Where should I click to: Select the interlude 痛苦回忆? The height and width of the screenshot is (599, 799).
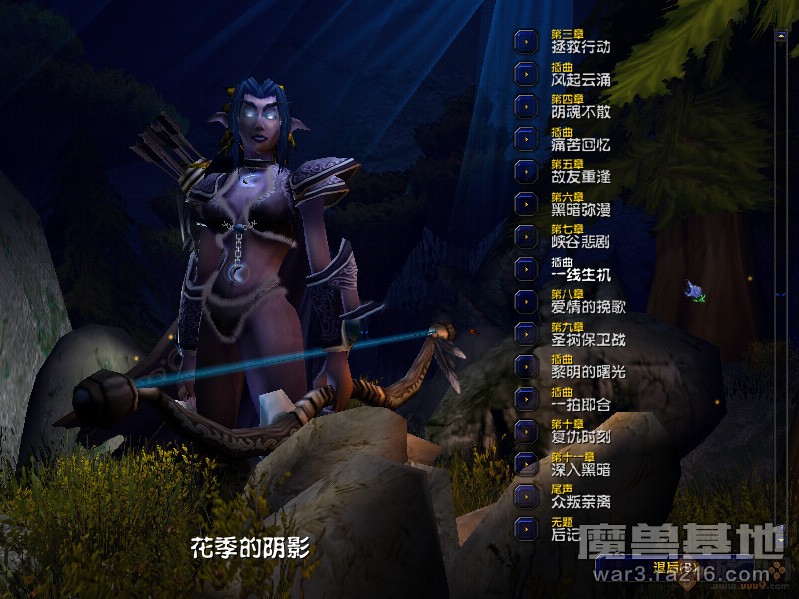tap(526, 138)
